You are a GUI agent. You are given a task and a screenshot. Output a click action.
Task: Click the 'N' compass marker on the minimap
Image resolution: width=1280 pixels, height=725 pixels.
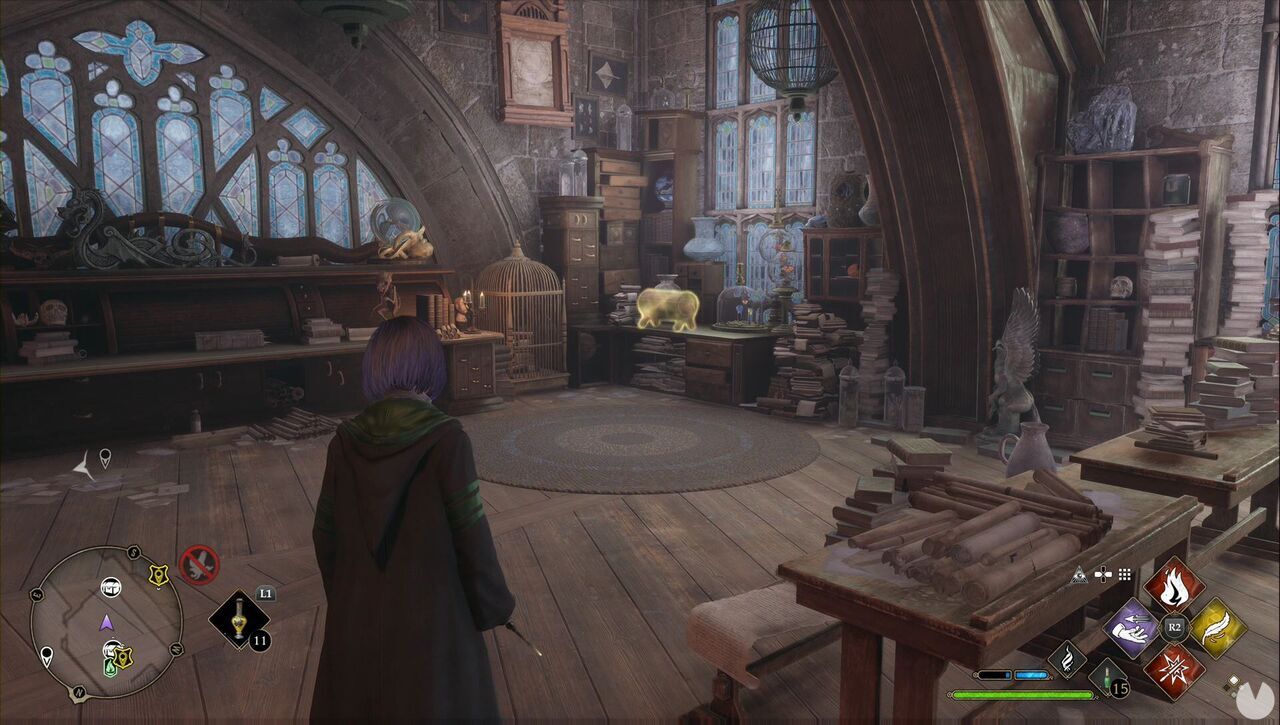coord(78,692)
